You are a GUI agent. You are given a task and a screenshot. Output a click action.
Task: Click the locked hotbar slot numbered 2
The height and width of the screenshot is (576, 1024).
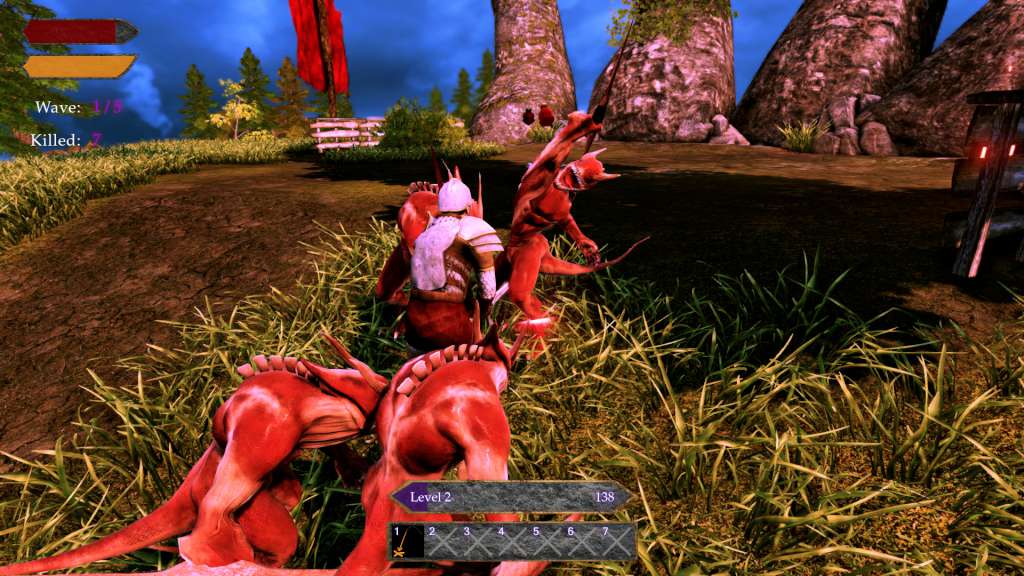442,542
